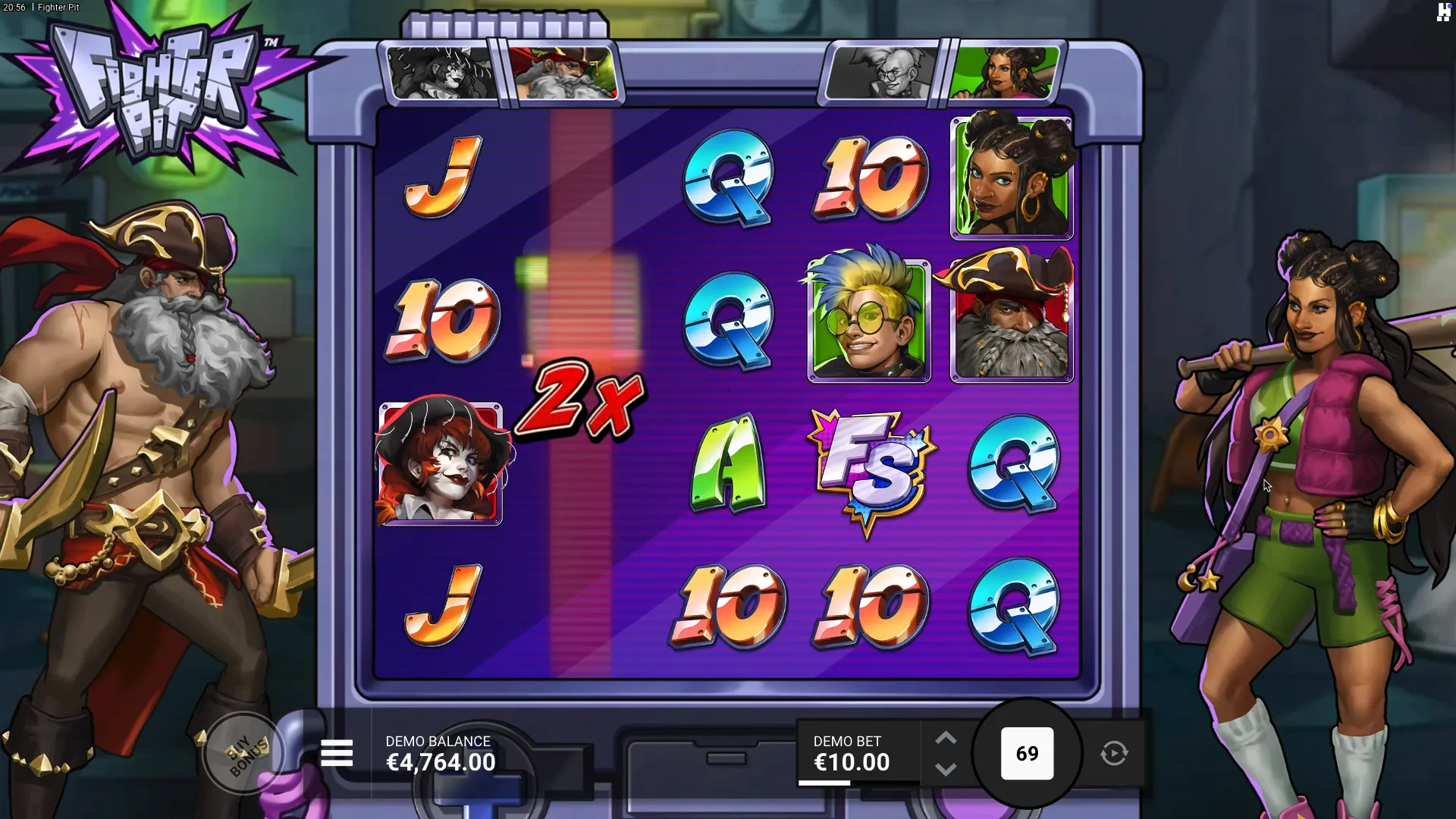Increase the demo bet amount
1456x819 pixels.
(946, 739)
